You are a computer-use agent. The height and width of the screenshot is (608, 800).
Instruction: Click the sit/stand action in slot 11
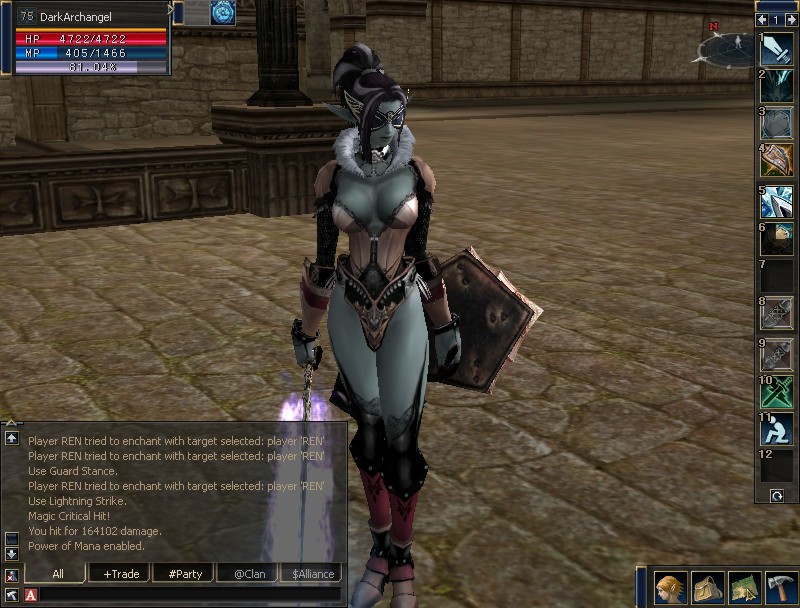pos(777,430)
